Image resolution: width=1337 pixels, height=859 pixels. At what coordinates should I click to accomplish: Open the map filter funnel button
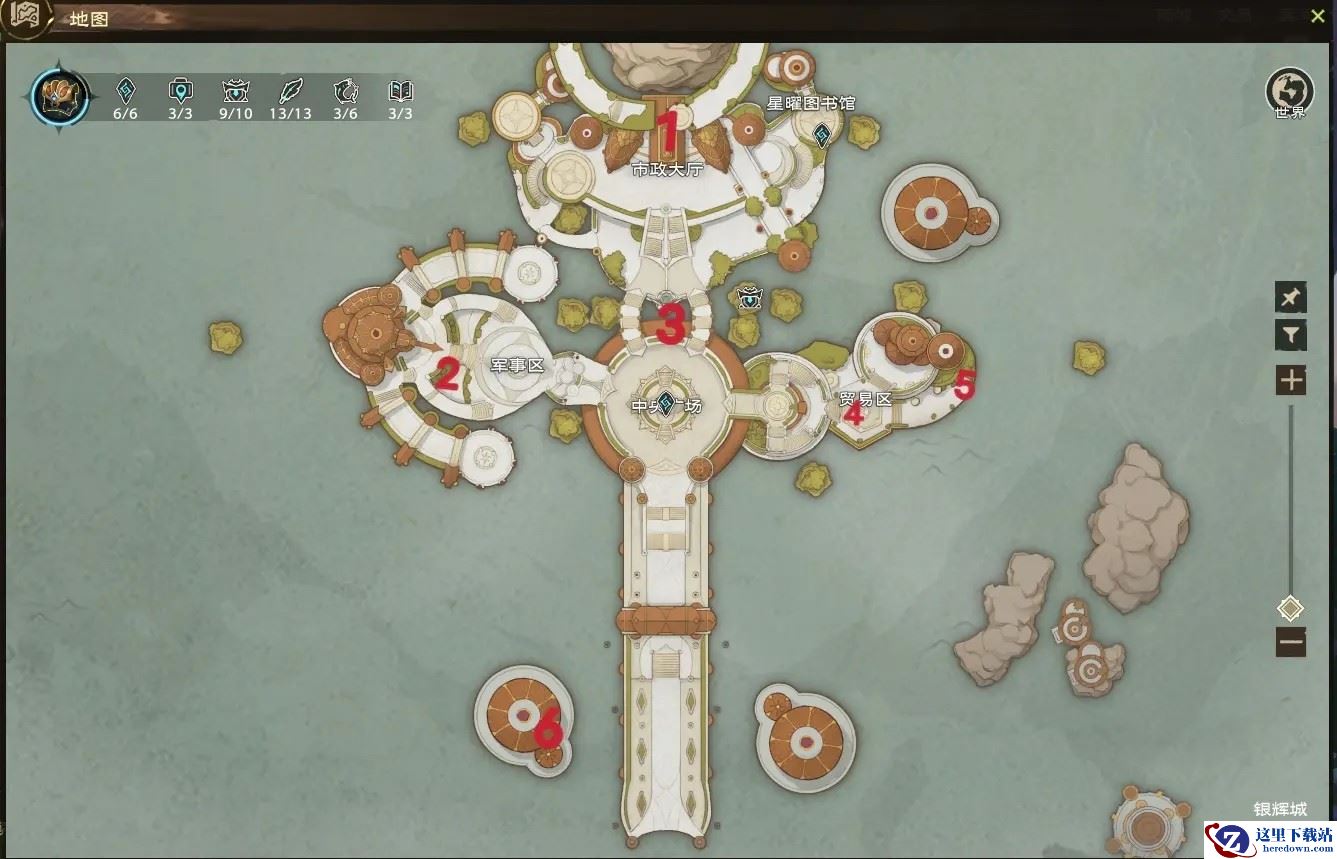[1290, 335]
